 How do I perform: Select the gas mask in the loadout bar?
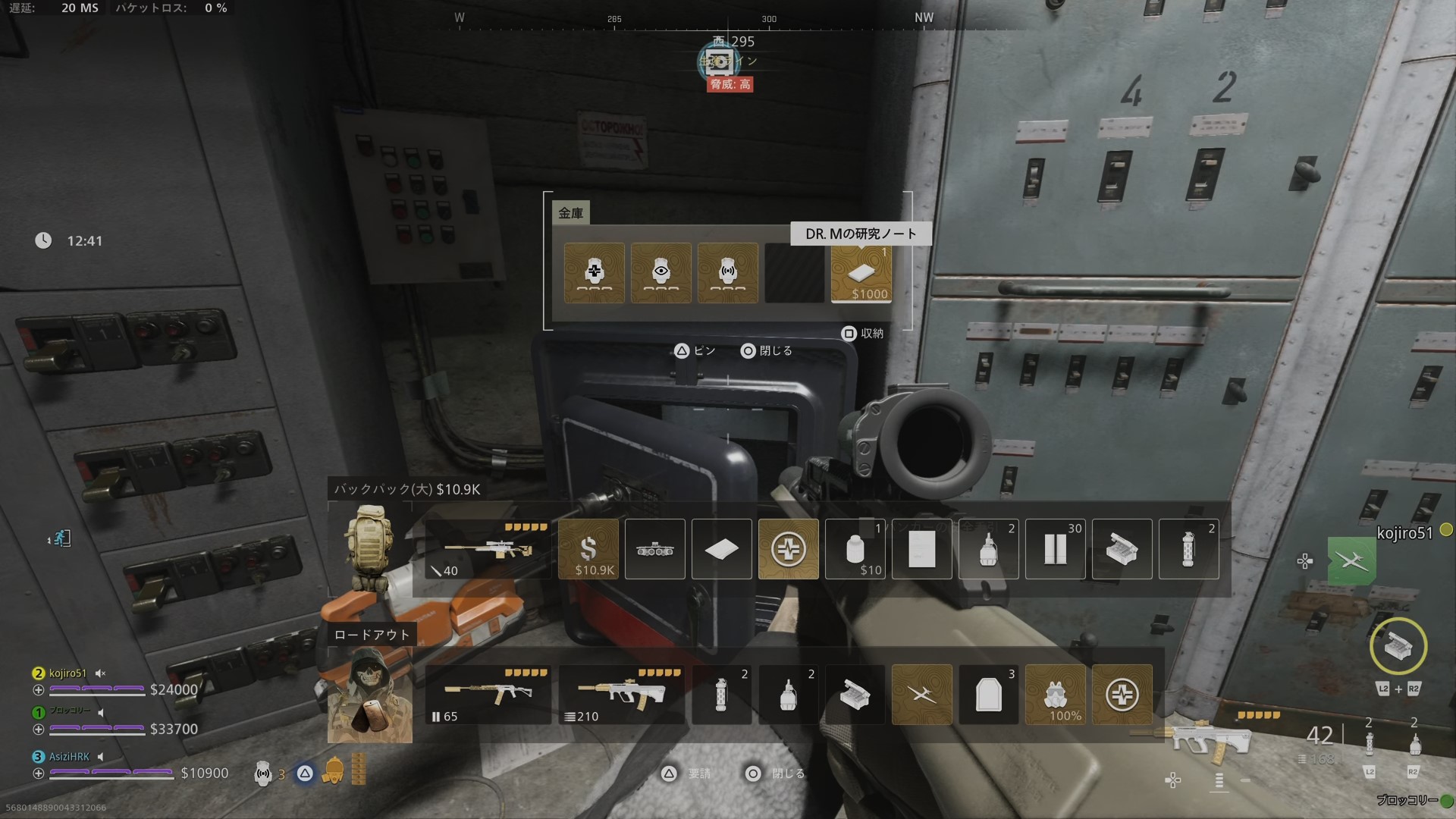[x=1056, y=694]
